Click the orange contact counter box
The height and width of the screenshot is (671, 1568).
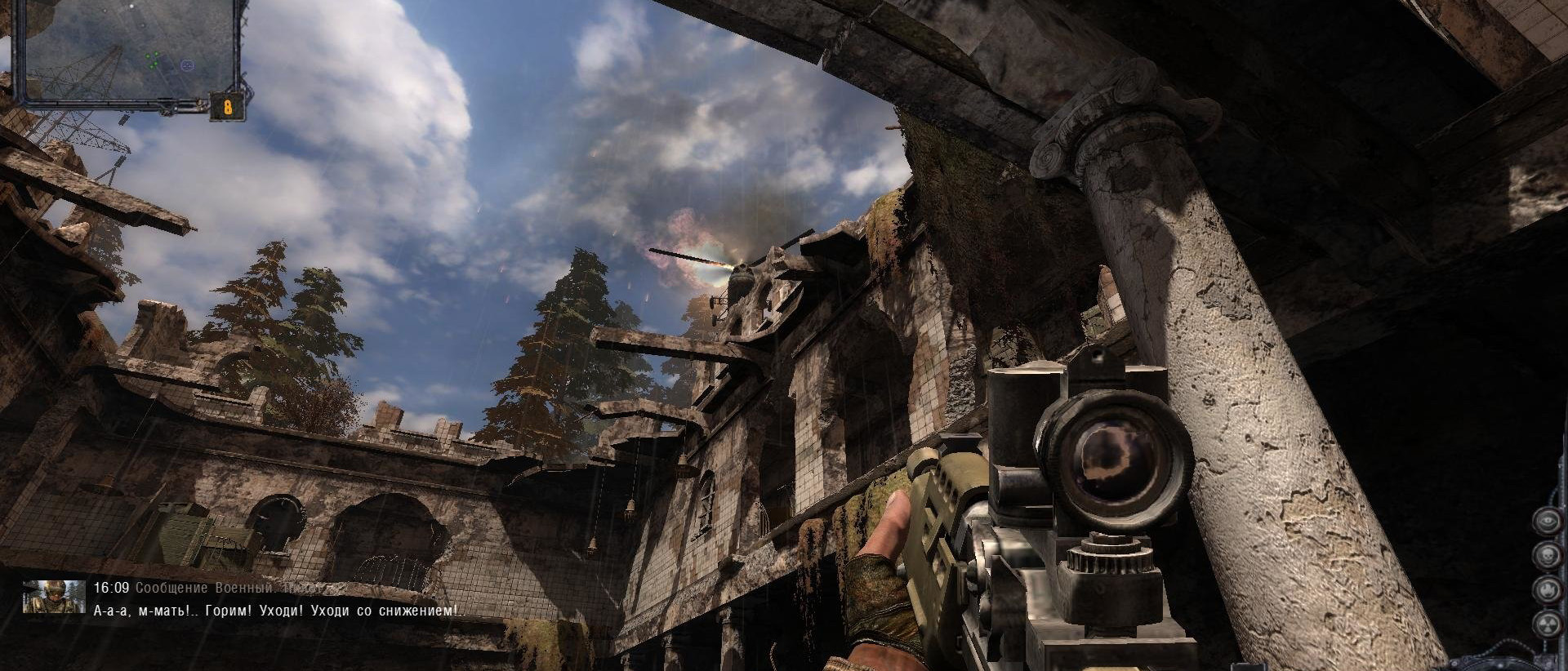click(x=228, y=107)
